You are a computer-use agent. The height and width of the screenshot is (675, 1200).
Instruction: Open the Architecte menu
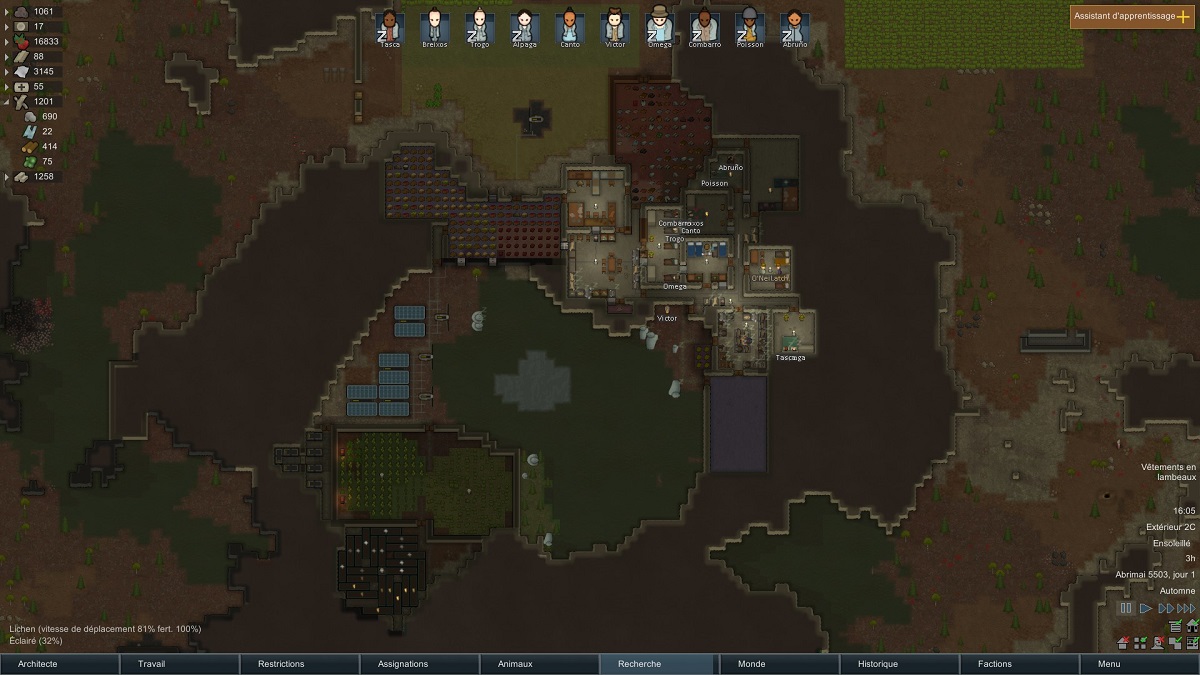tap(60, 664)
